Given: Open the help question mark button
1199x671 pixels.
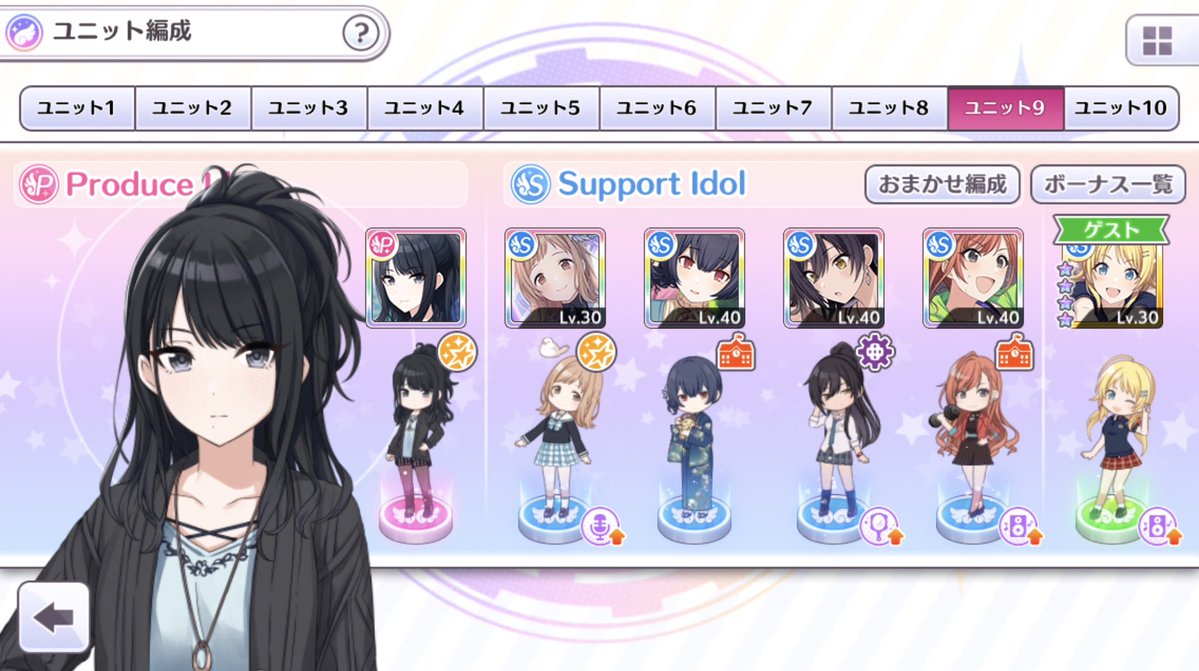Looking at the screenshot, I should [361, 34].
